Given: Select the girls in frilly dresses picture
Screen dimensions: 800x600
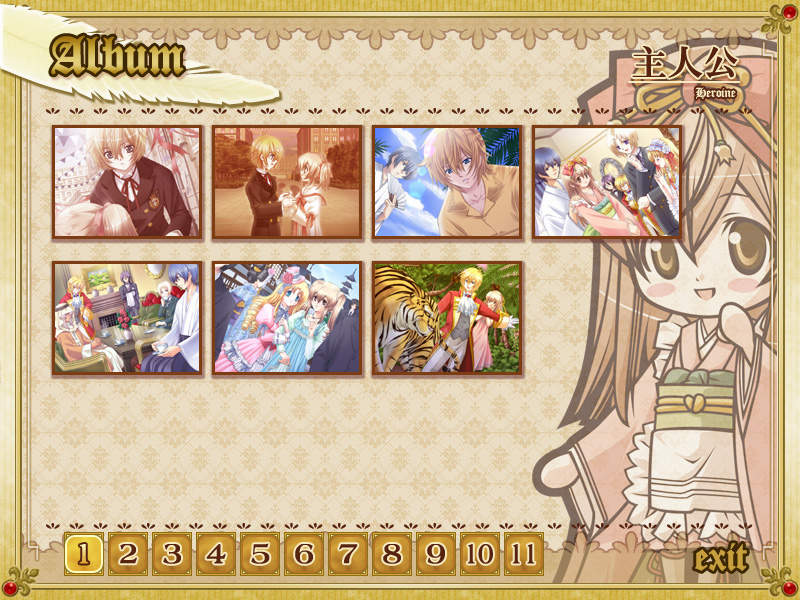Looking at the screenshot, I should click(287, 319).
